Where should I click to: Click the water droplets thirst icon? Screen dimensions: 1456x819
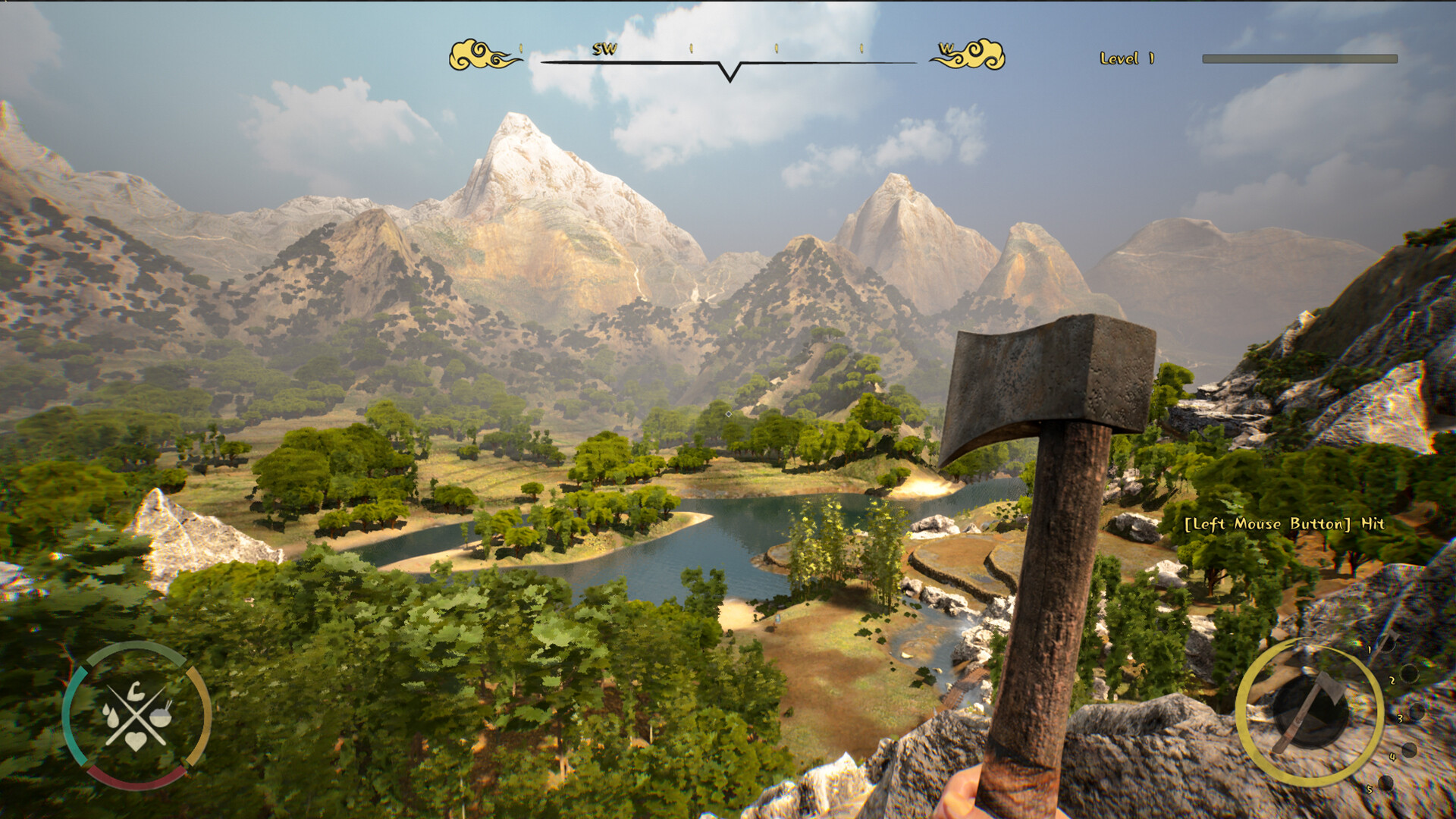point(111,716)
